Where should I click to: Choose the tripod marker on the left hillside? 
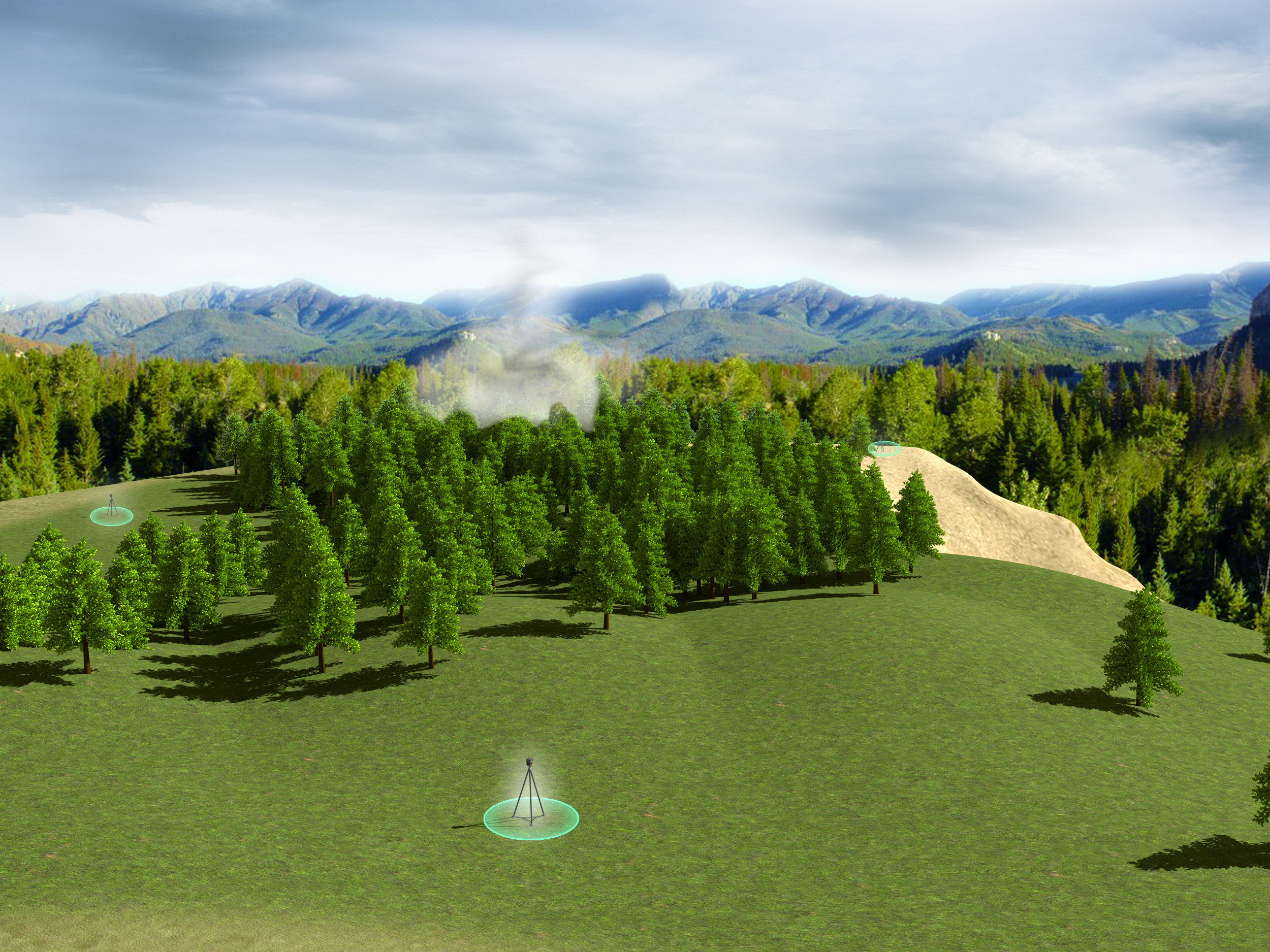coord(111,510)
